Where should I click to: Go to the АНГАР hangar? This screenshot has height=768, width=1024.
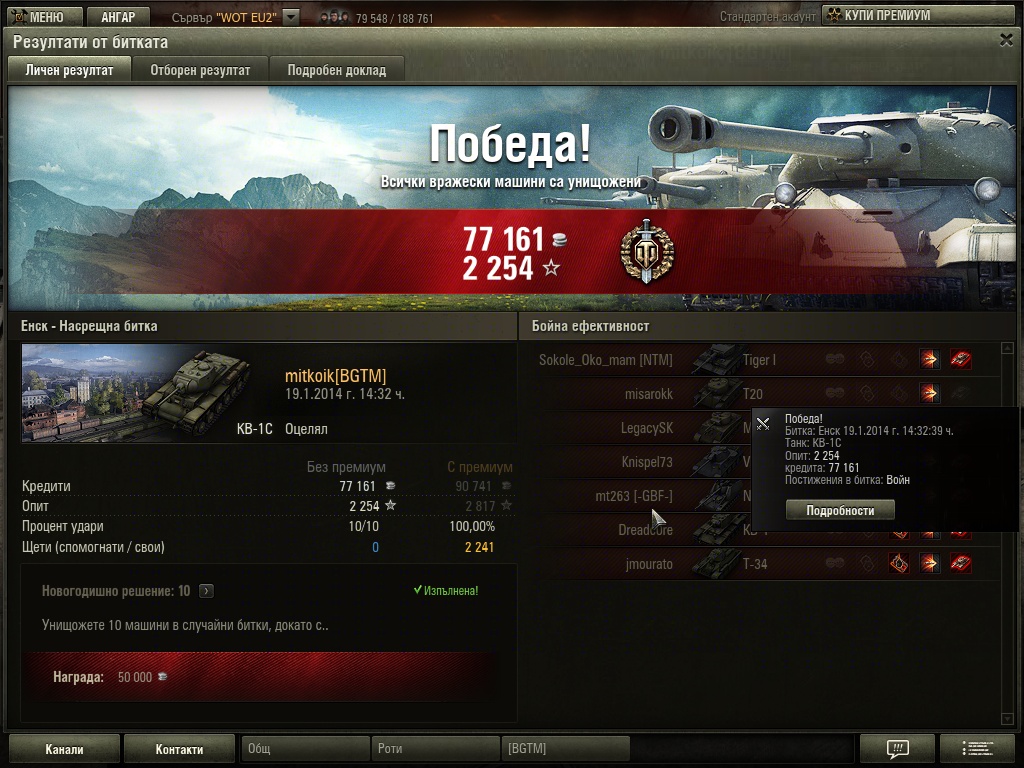[118, 16]
